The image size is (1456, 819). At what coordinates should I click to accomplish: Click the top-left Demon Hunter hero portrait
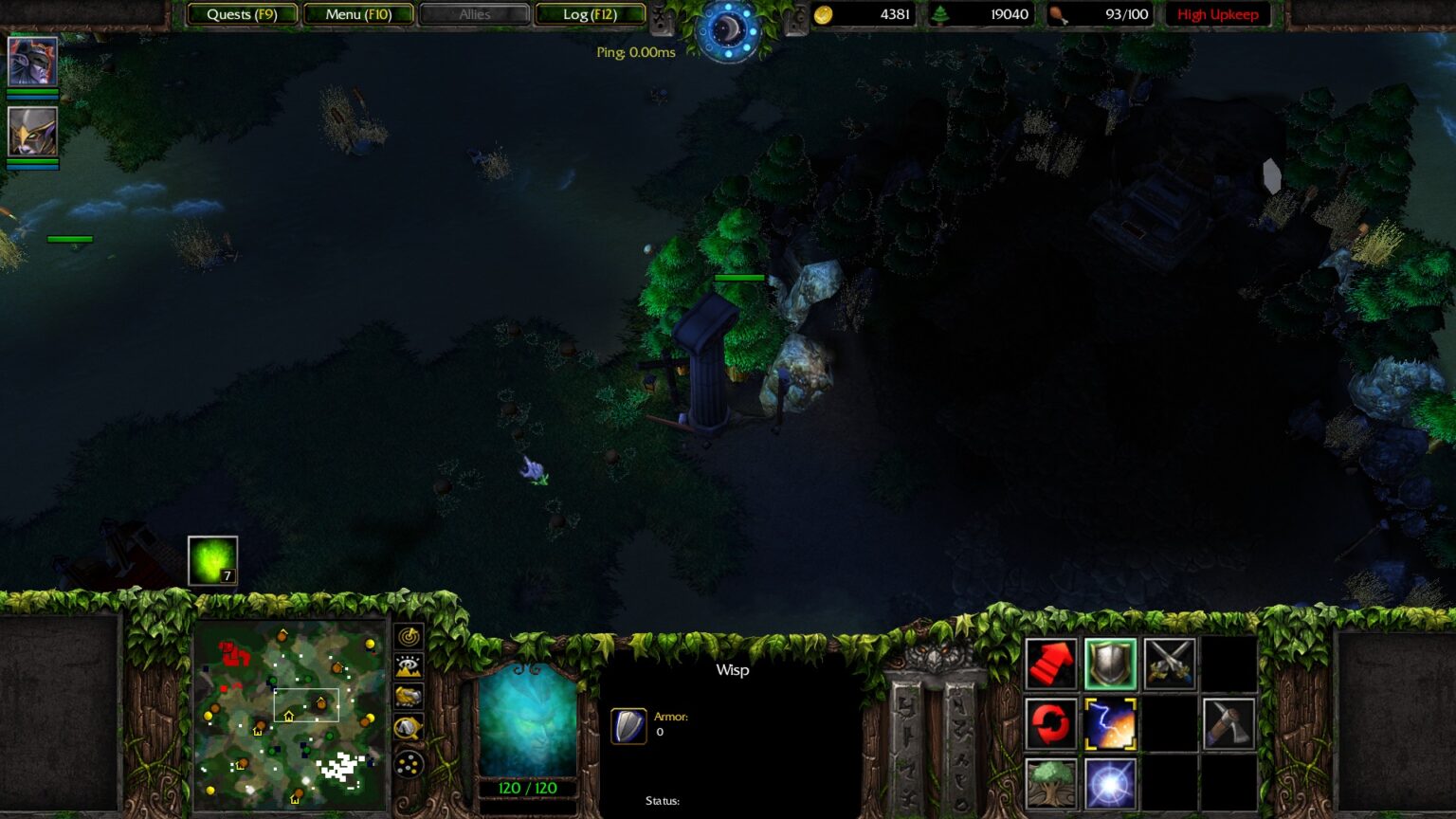click(32, 63)
